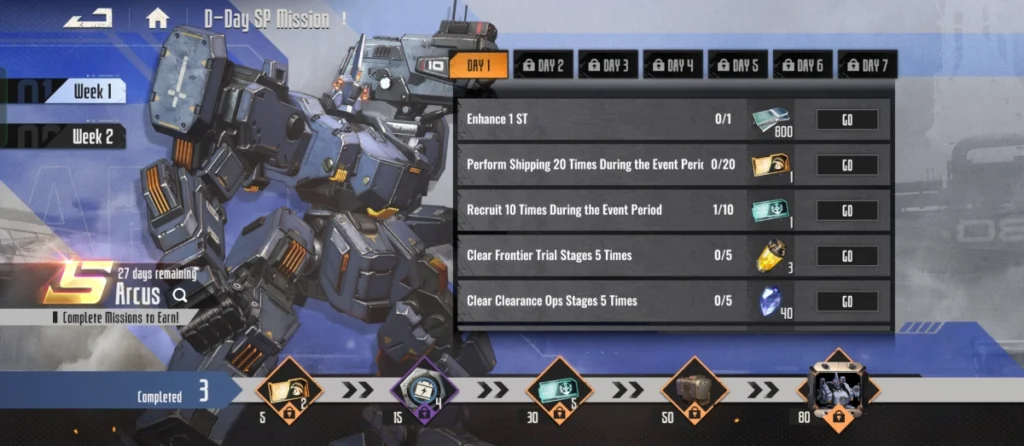Open the locked Day 5 tab
Screen dimensions: 1024x446
(738, 66)
